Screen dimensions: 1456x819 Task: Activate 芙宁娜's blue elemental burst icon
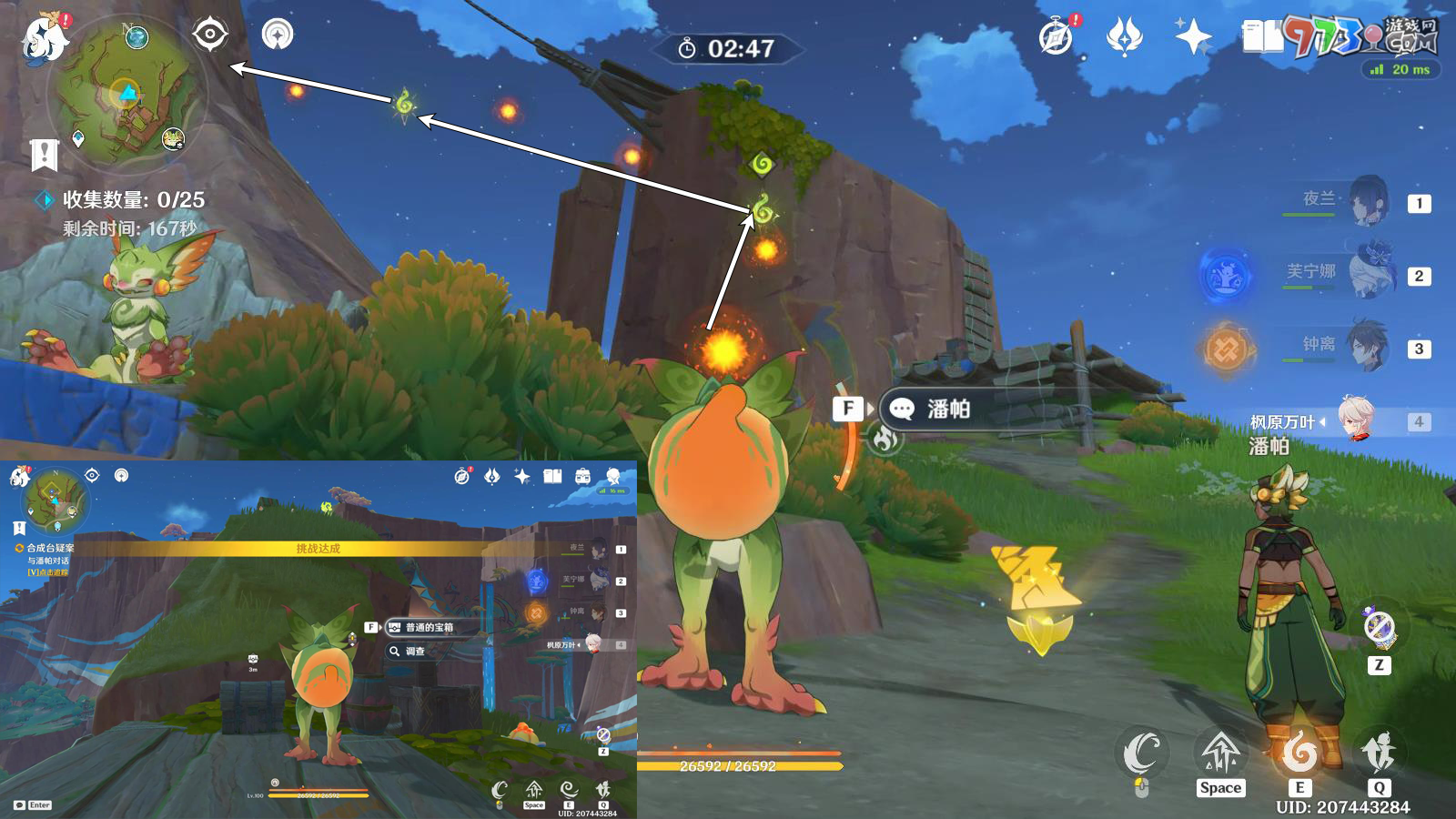click(x=1226, y=275)
